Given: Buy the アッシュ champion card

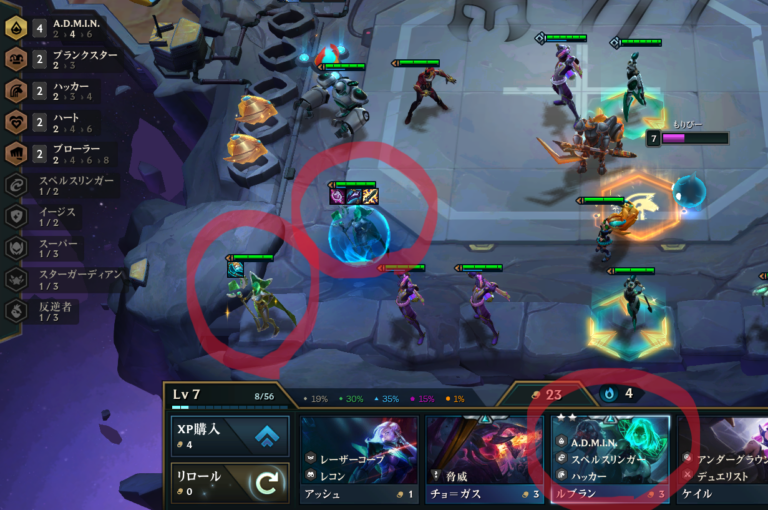Looking at the screenshot, I should pos(359,460).
